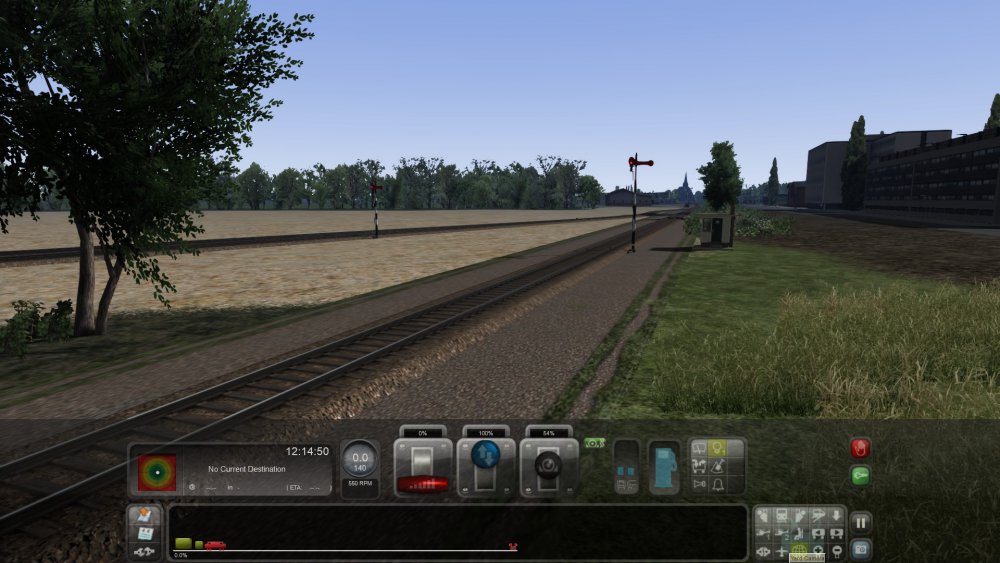Select the globe camera view icon
The image size is (1000, 563).
[x=799, y=551]
